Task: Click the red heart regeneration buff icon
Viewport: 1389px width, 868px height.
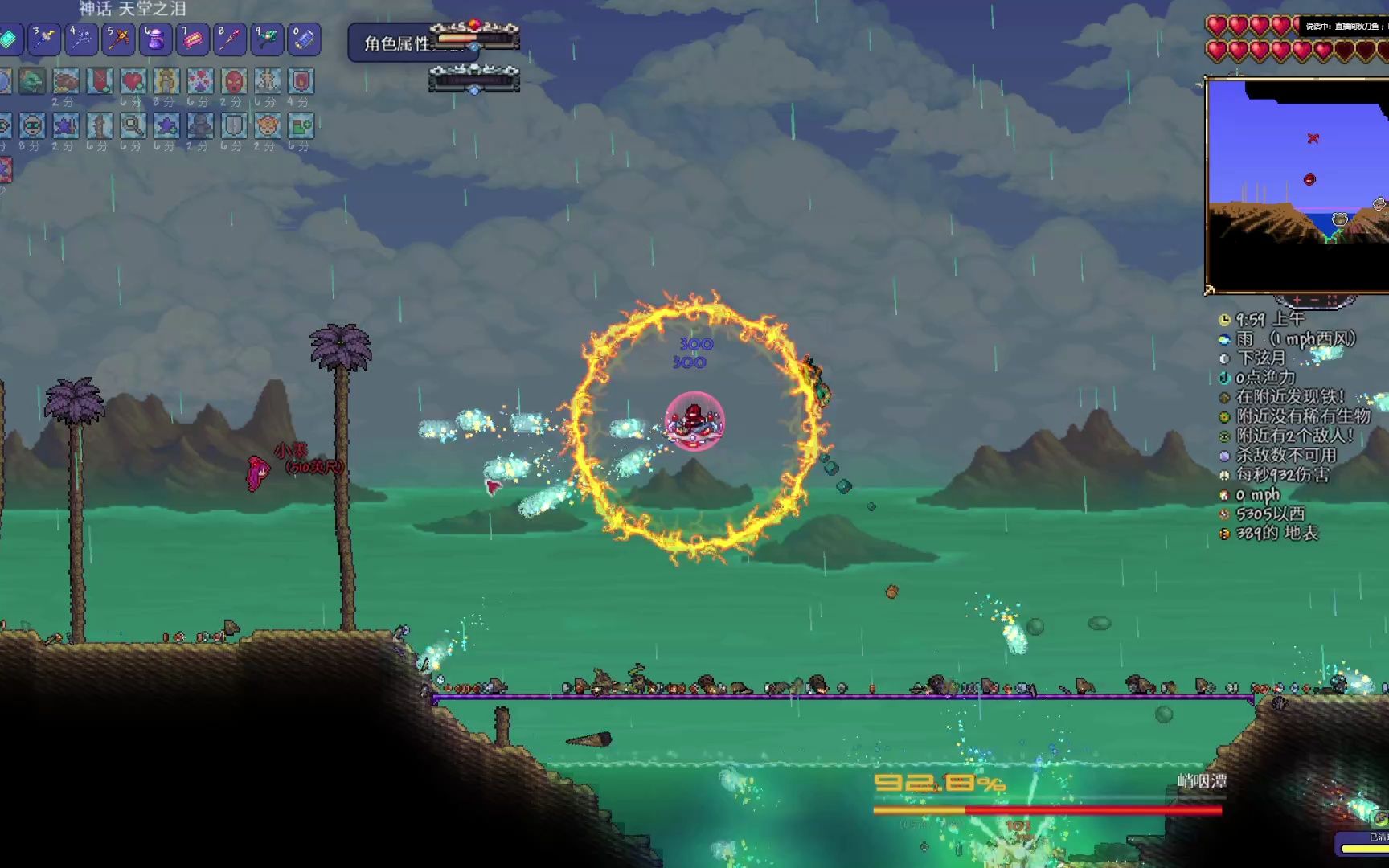Action: tap(133, 81)
